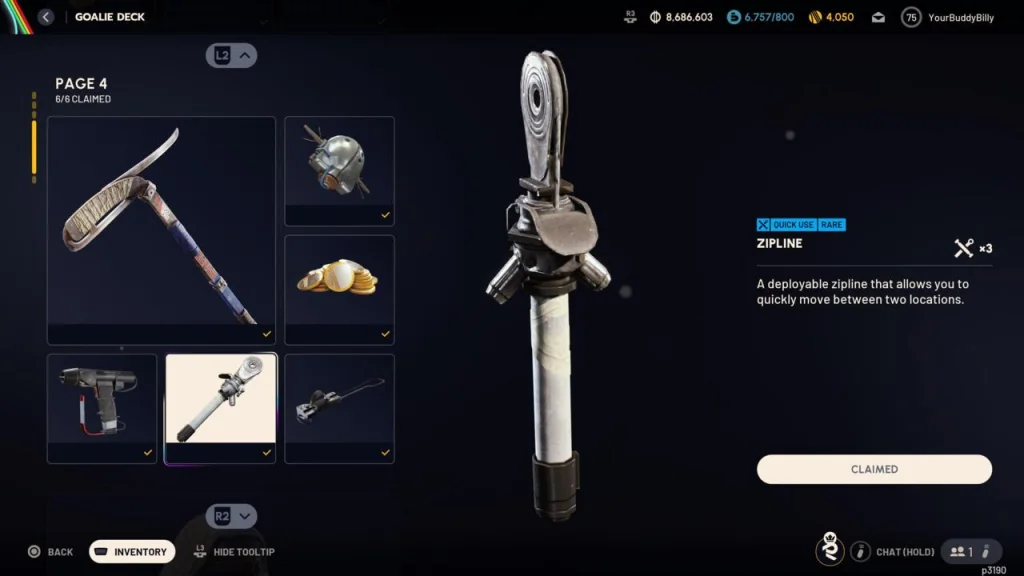1024x576 pixels.
Task: Go to the previous deck page
Action: [232, 56]
